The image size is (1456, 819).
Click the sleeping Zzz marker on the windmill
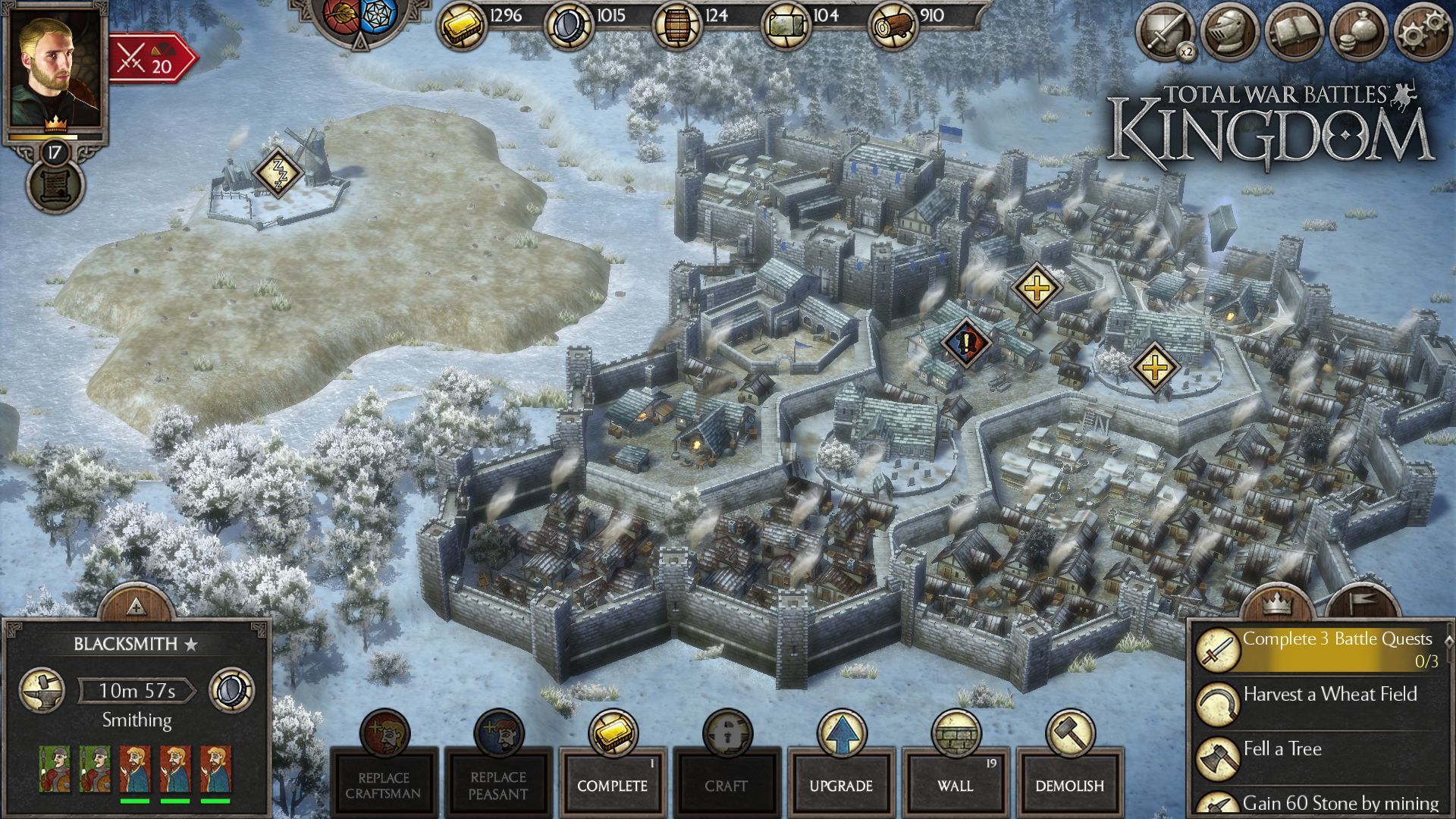coord(278,171)
